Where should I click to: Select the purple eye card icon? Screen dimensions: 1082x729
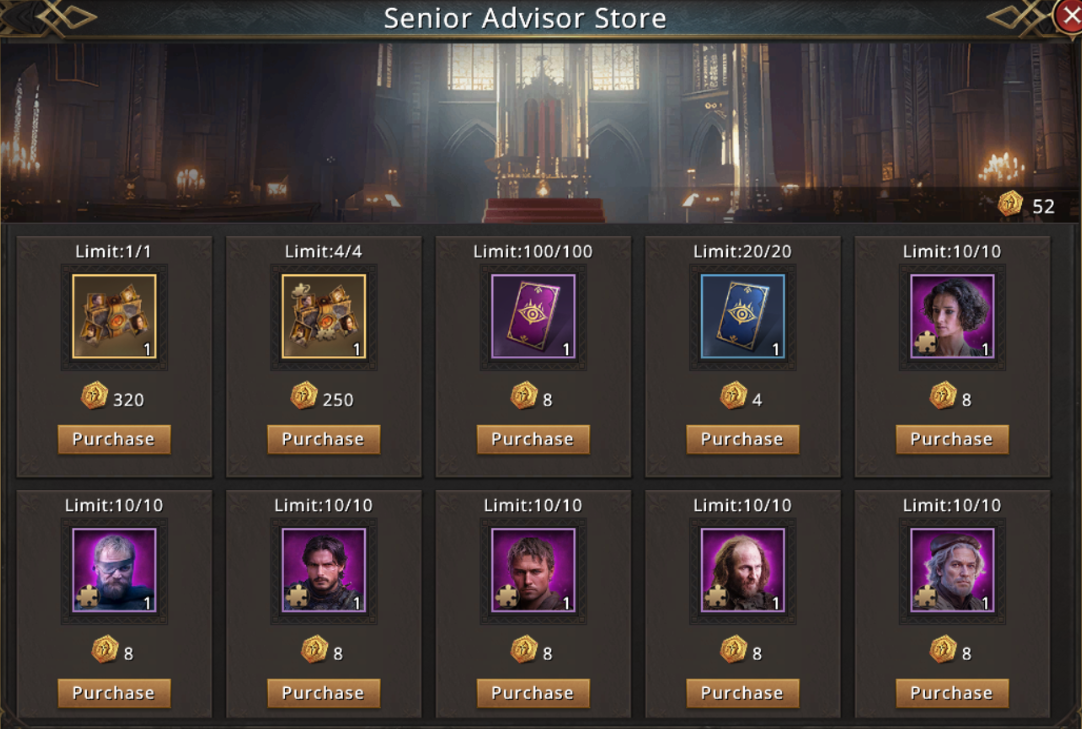(x=533, y=316)
